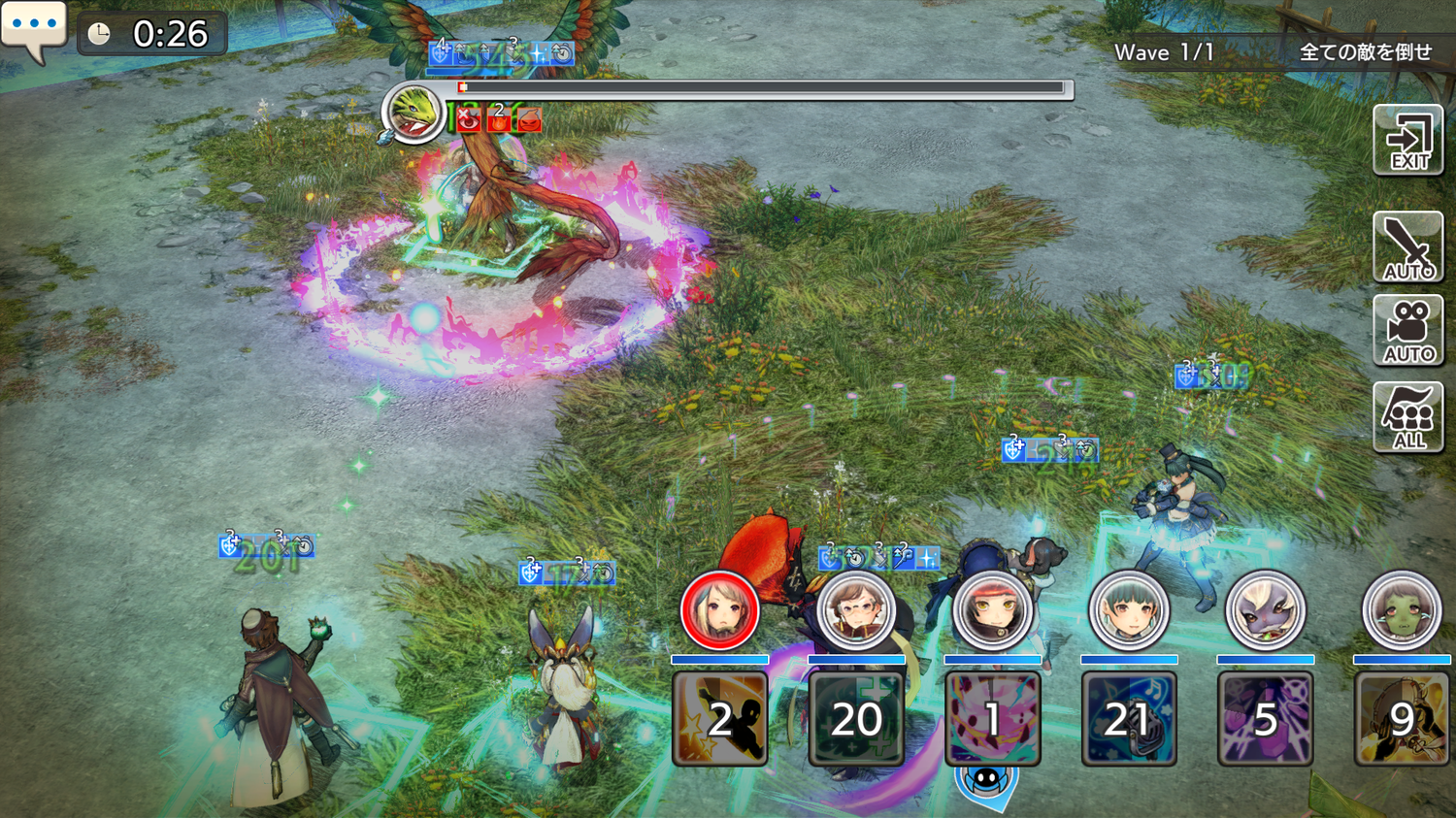The height and width of the screenshot is (818, 1456).
Task: Select the red-haired character portrait
Action: tap(992, 610)
